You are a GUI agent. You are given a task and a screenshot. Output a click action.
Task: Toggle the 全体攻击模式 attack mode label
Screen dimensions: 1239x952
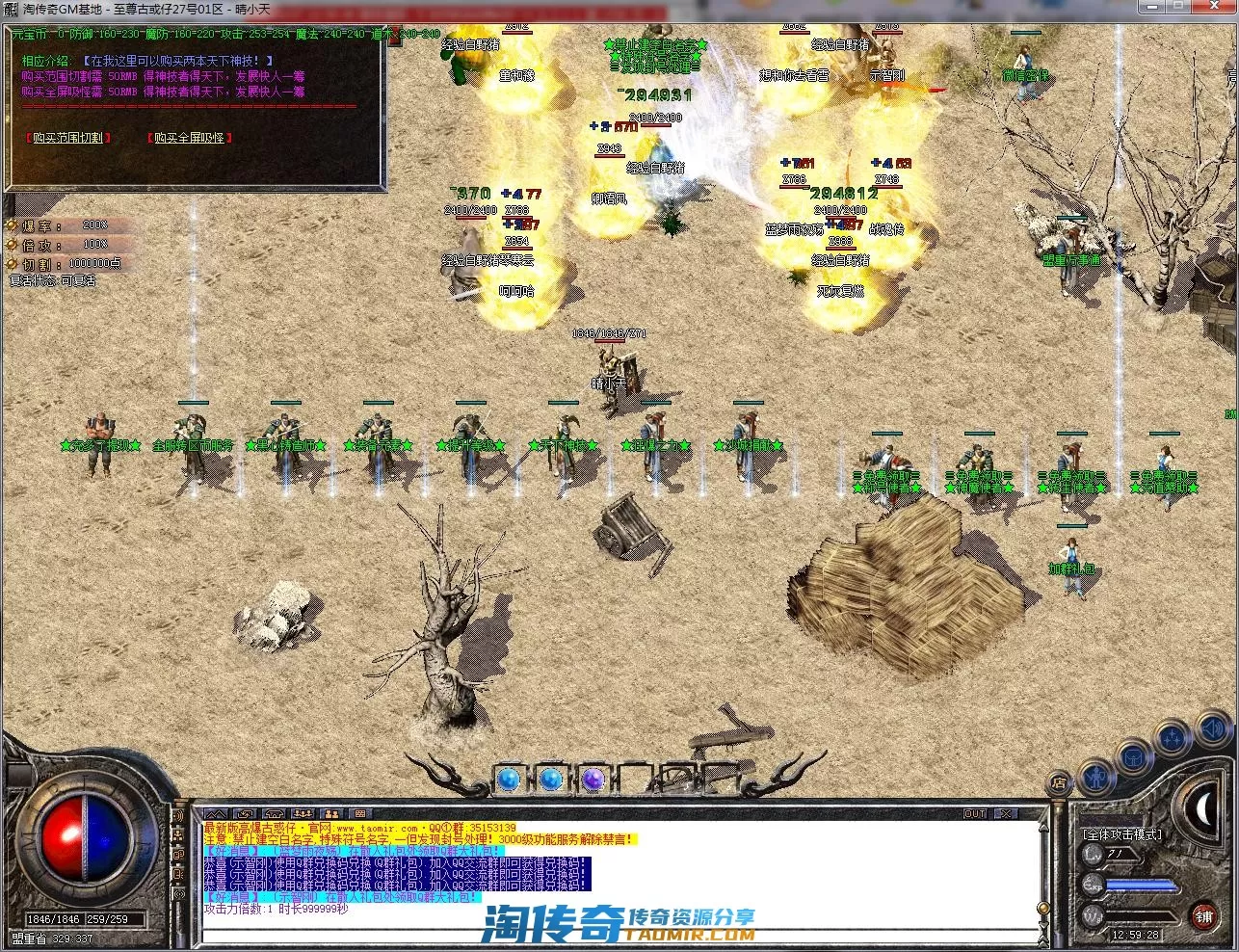1122,834
